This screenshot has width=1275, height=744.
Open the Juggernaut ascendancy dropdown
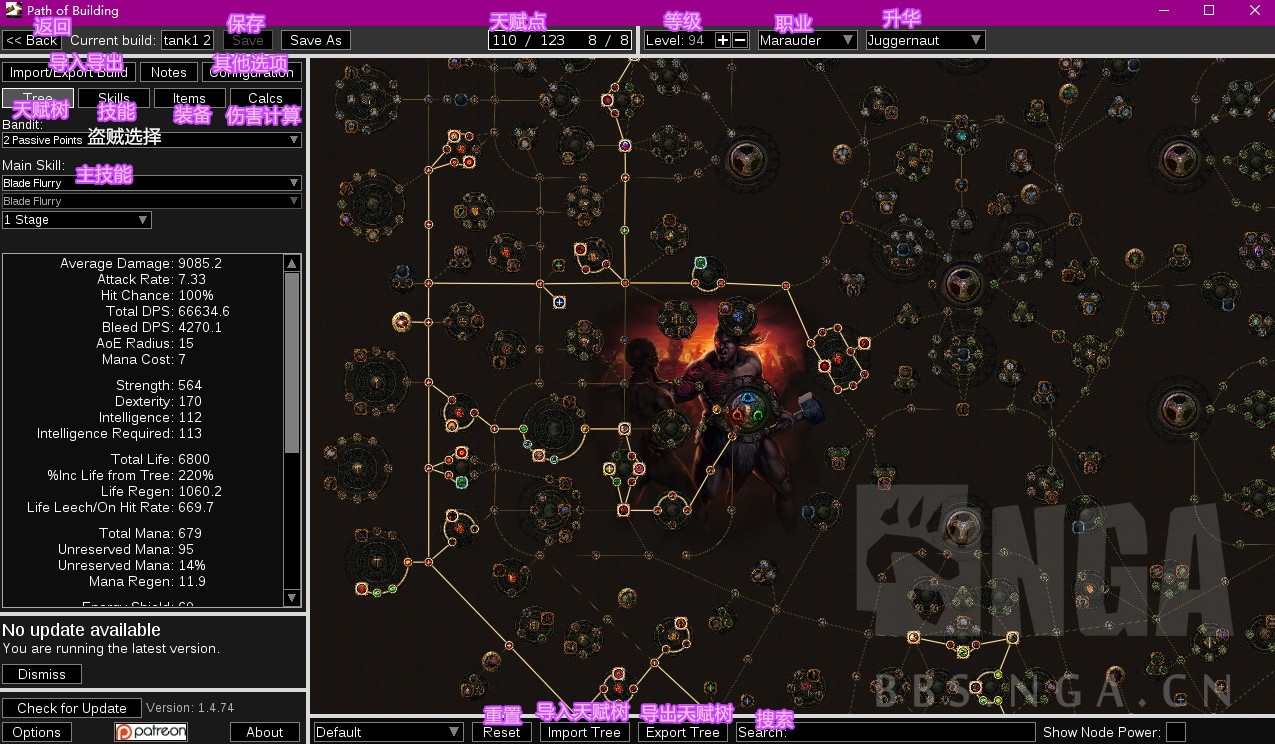(x=925, y=40)
